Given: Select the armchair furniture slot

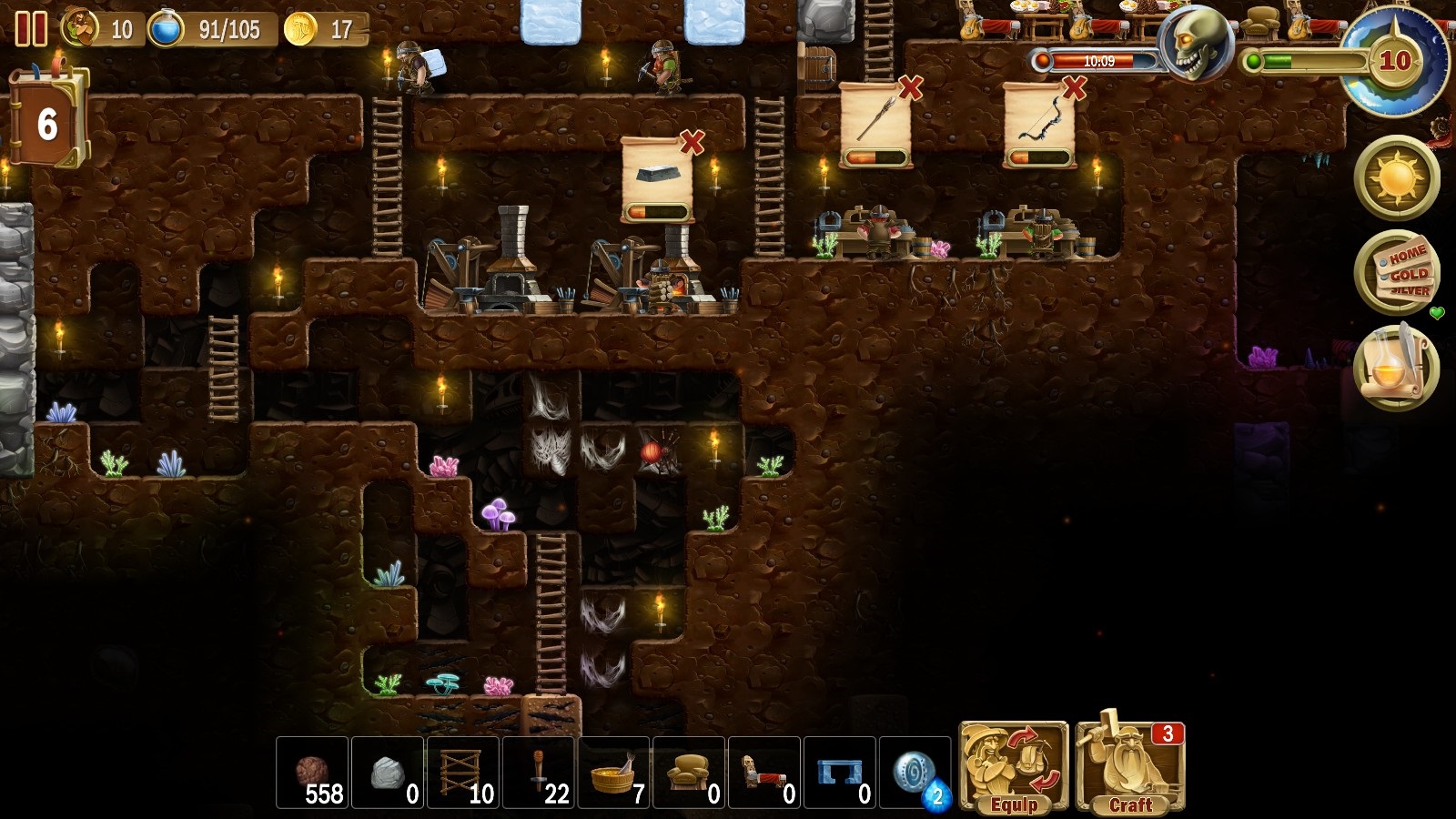Looking at the screenshot, I should (690, 773).
